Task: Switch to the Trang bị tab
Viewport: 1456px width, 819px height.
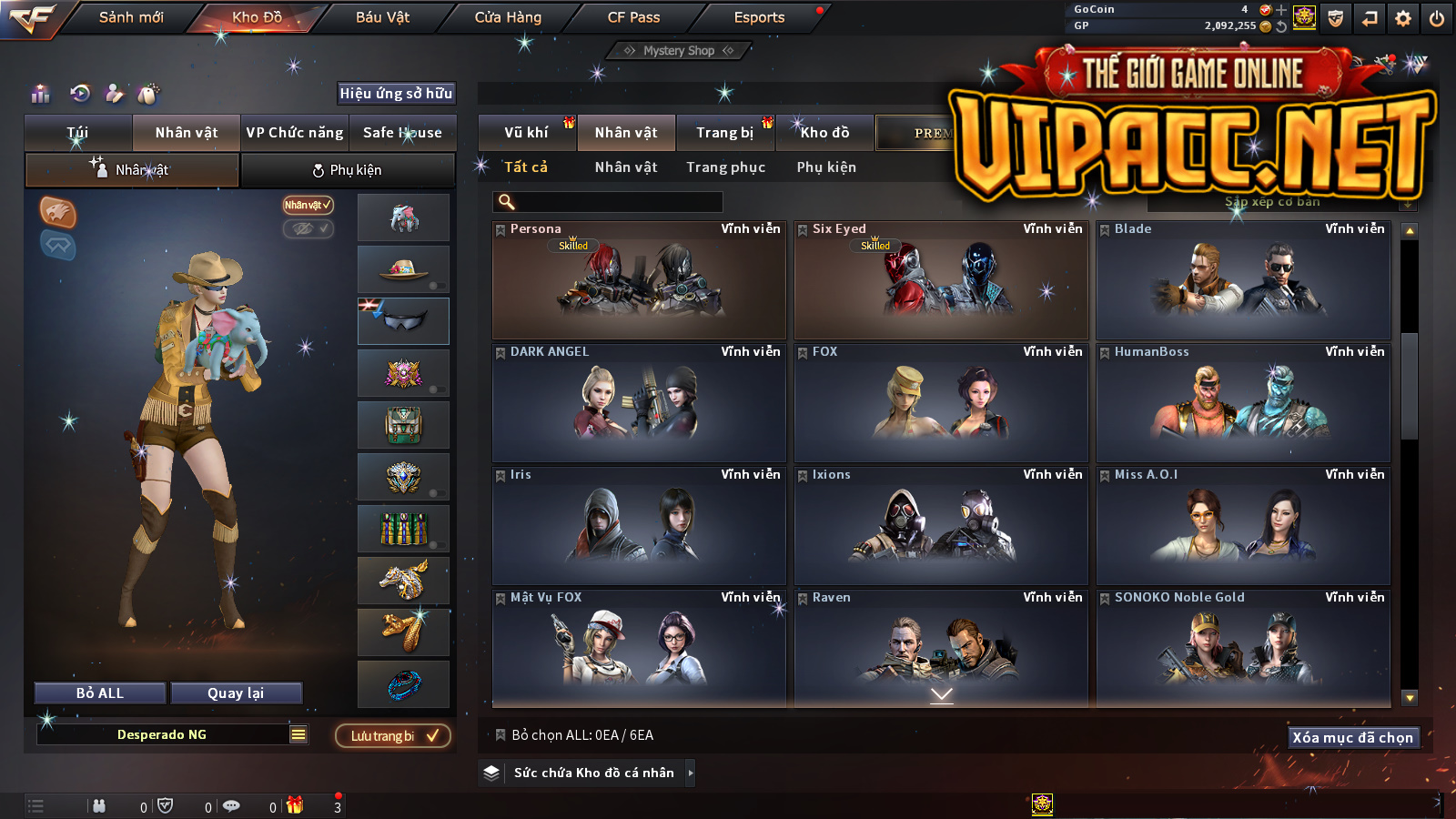Action: coord(725,133)
